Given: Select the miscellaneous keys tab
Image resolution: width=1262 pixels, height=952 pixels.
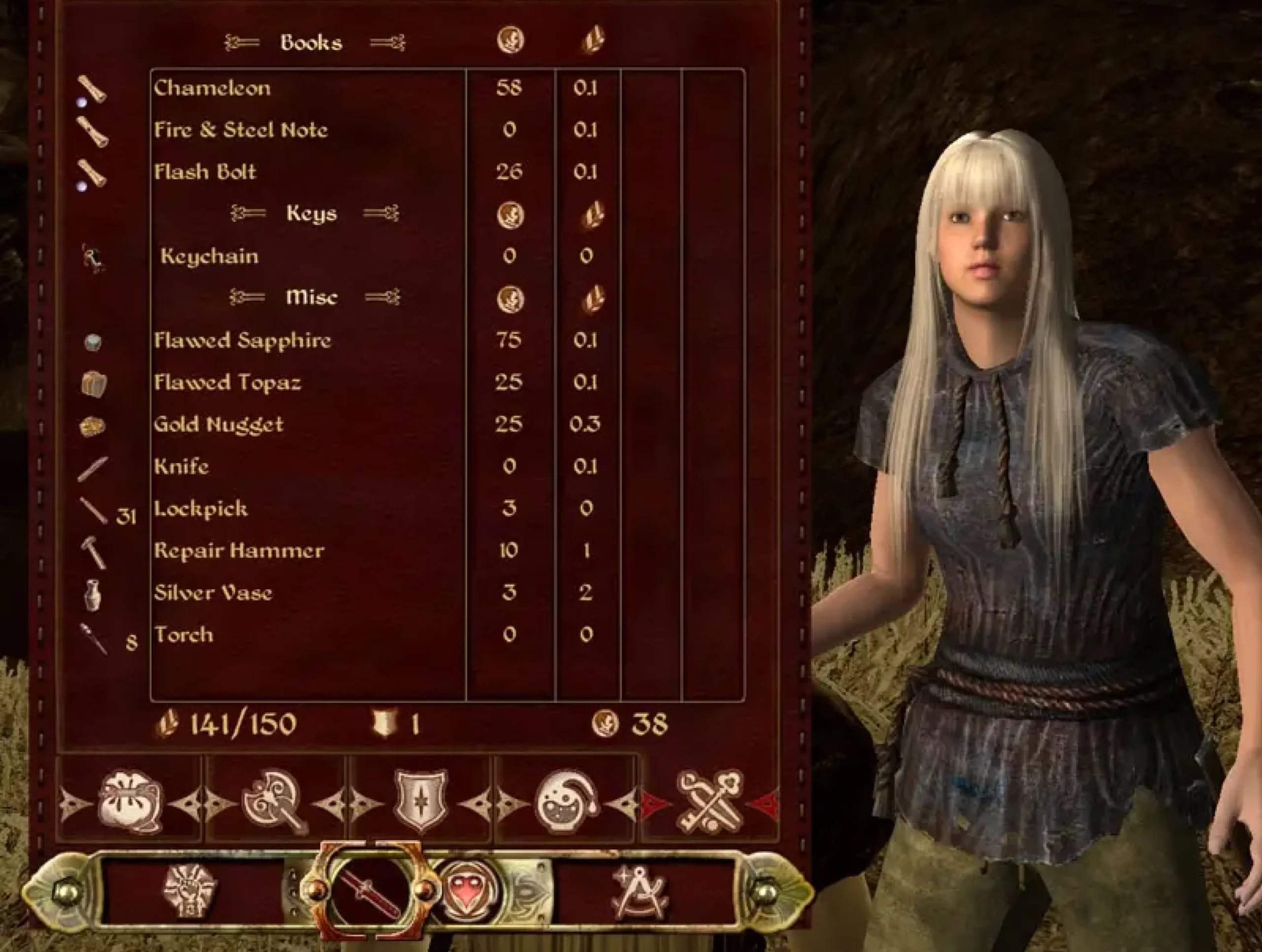Looking at the screenshot, I should (x=710, y=801).
